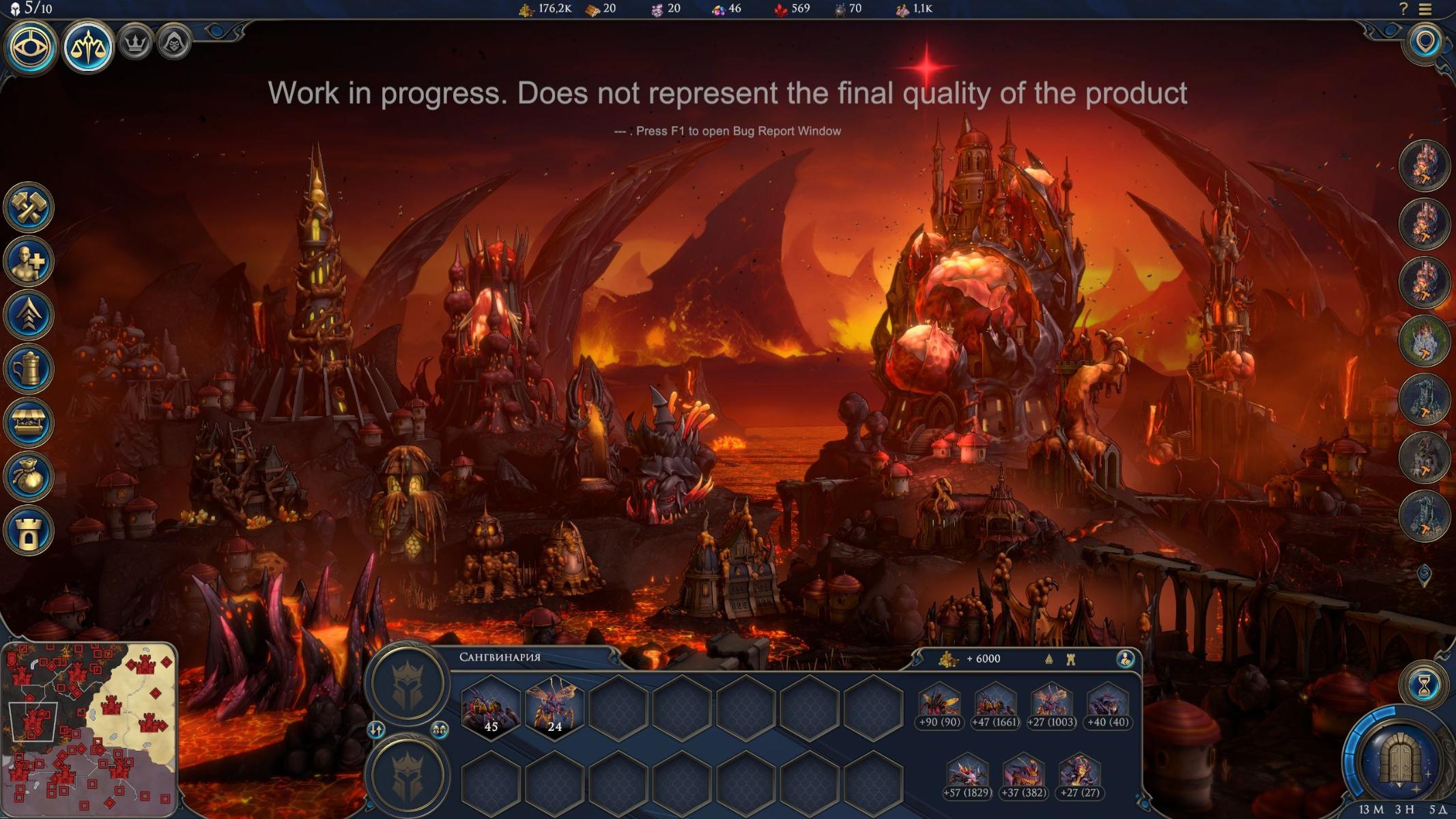The image size is (1456, 819).
Task: Enter the tavern via the mug icon
Action: 29,369
